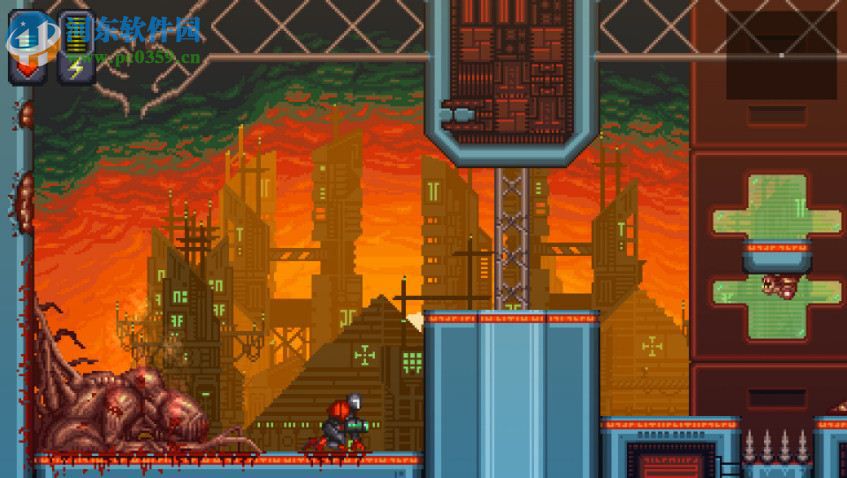The image size is (847, 478).
Task: Open the semi-transparent minimap panel
Action: coord(781,54)
